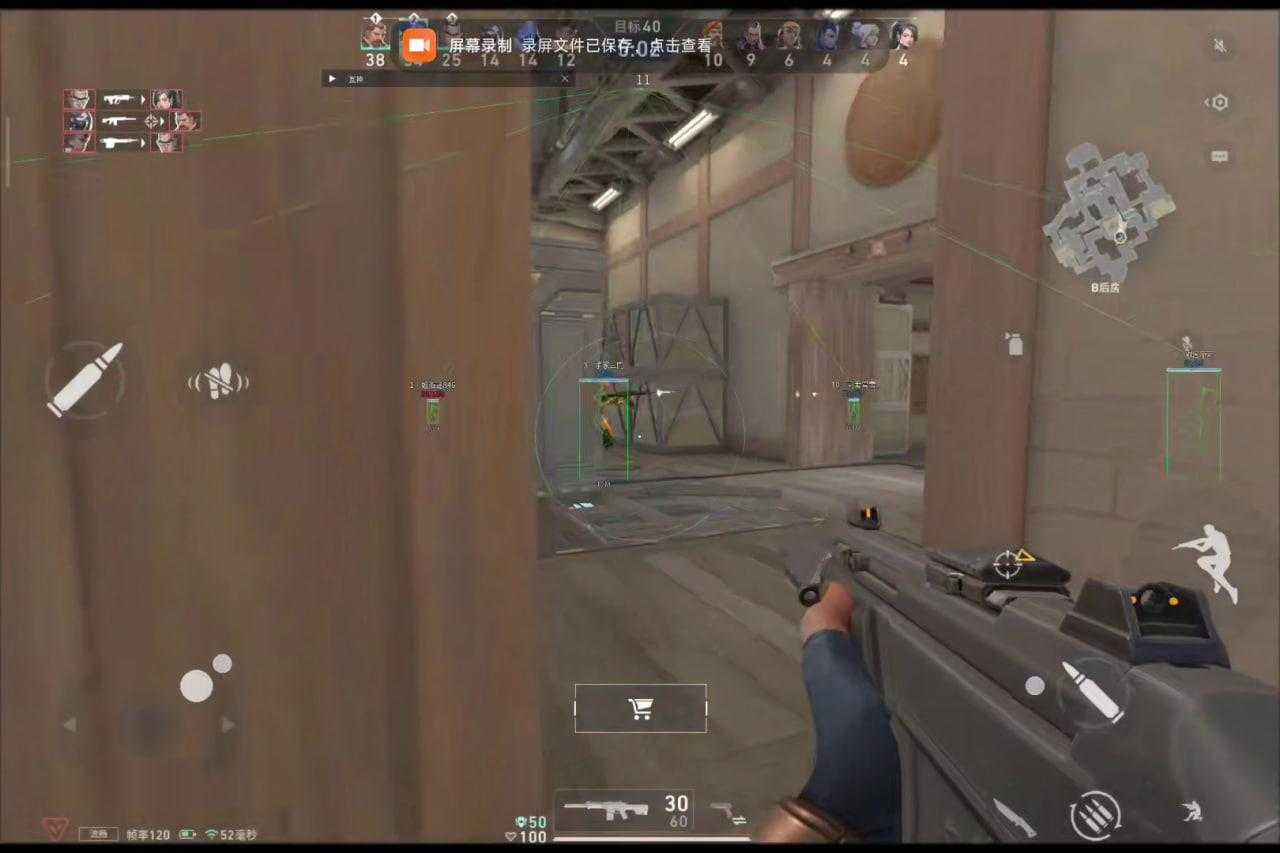
Task: Toggle the silent walk footsteps button
Action: [218, 382]
